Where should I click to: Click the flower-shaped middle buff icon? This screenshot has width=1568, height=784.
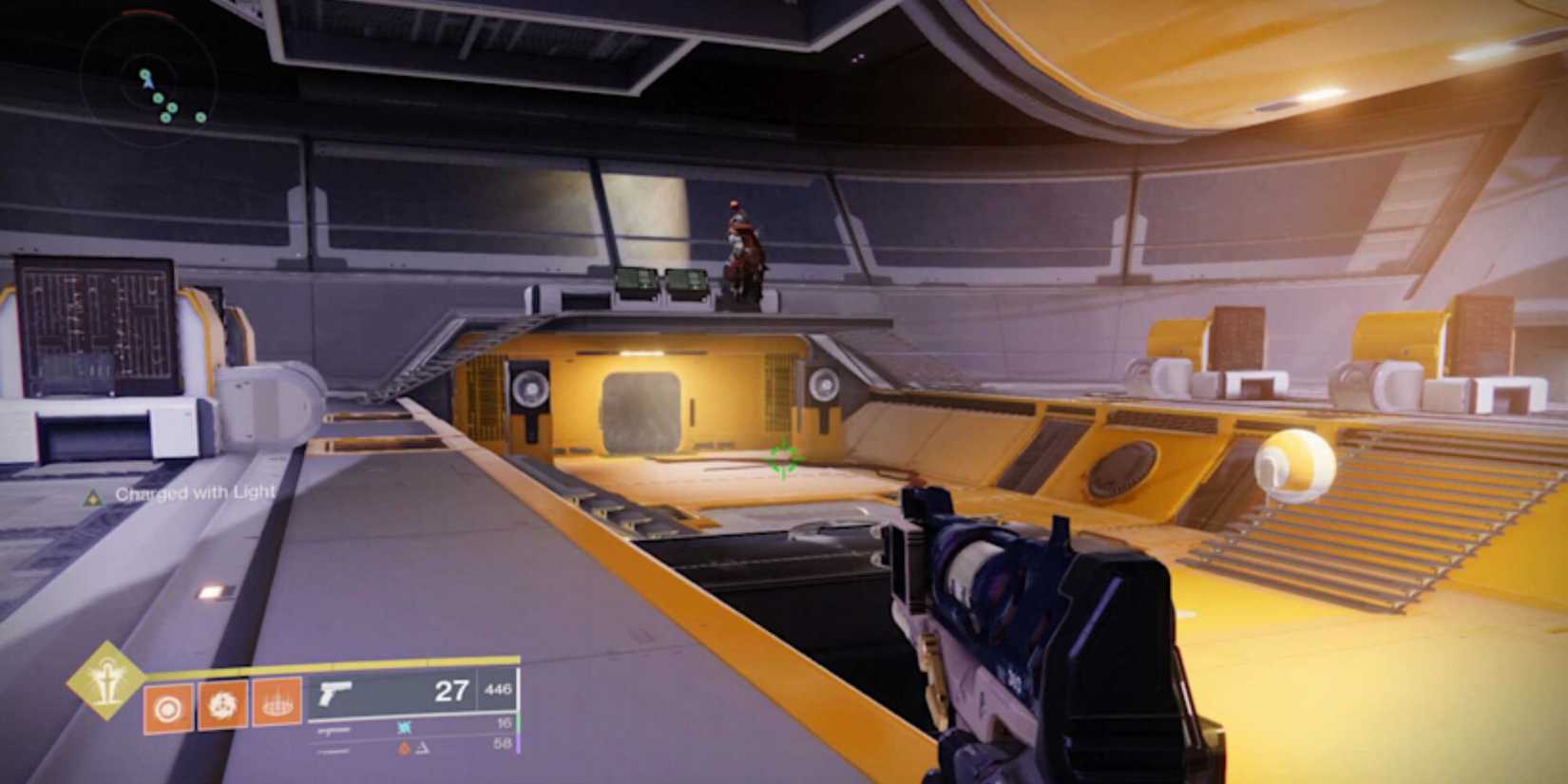(x=221, y=705)
